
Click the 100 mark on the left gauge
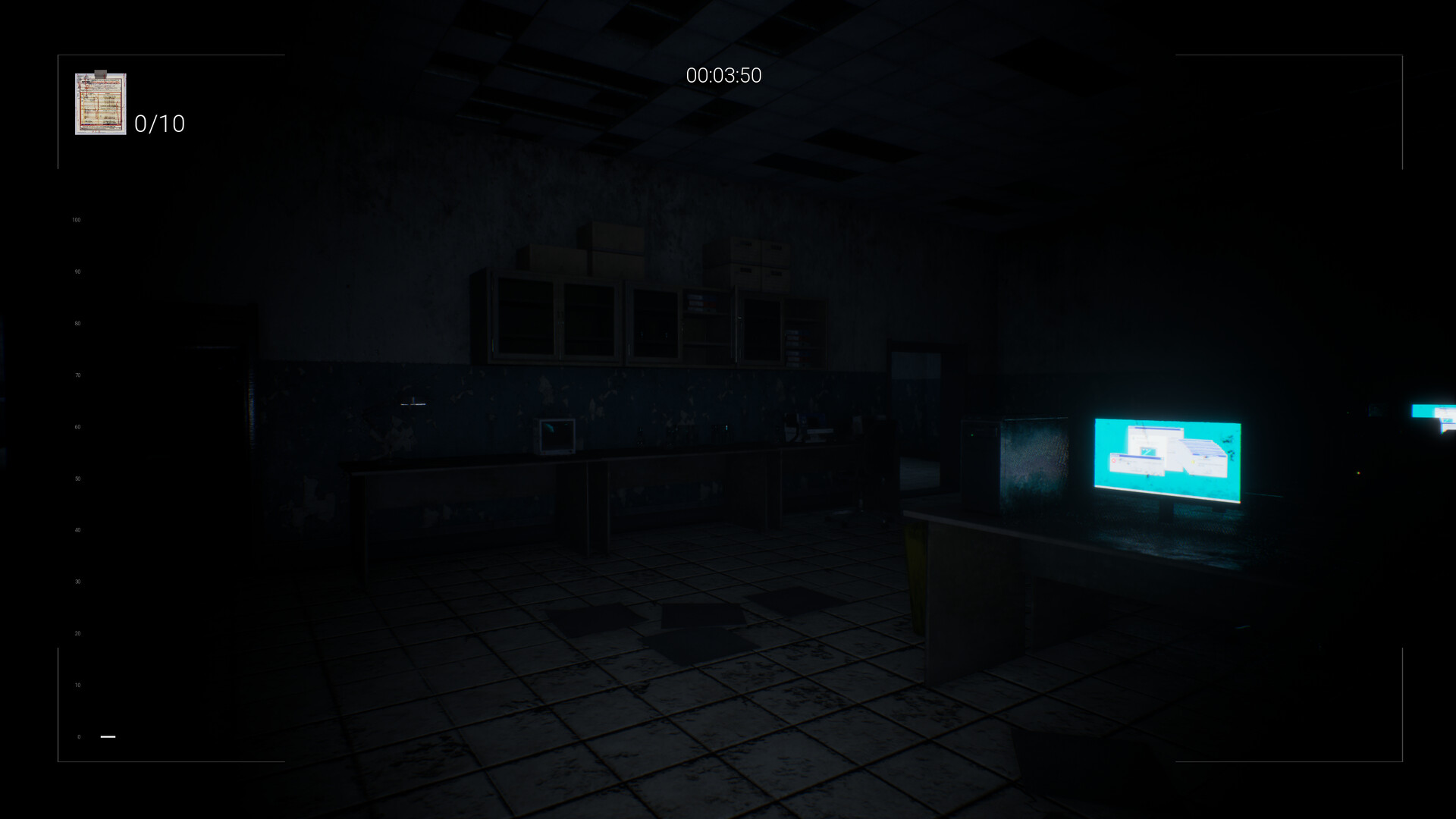pyautogui.click(x=77, y=220)
